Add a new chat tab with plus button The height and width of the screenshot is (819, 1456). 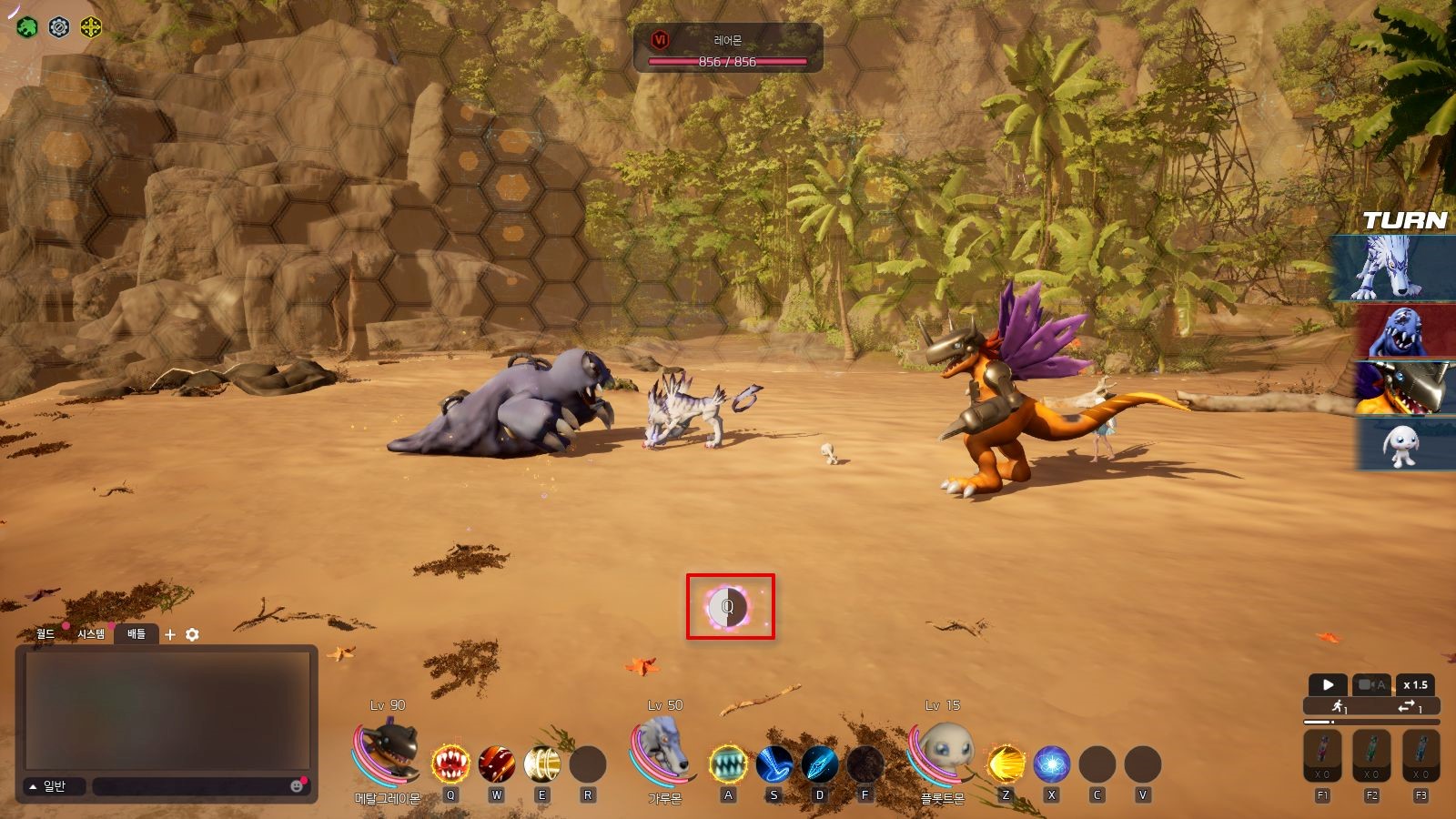(170, 634)
